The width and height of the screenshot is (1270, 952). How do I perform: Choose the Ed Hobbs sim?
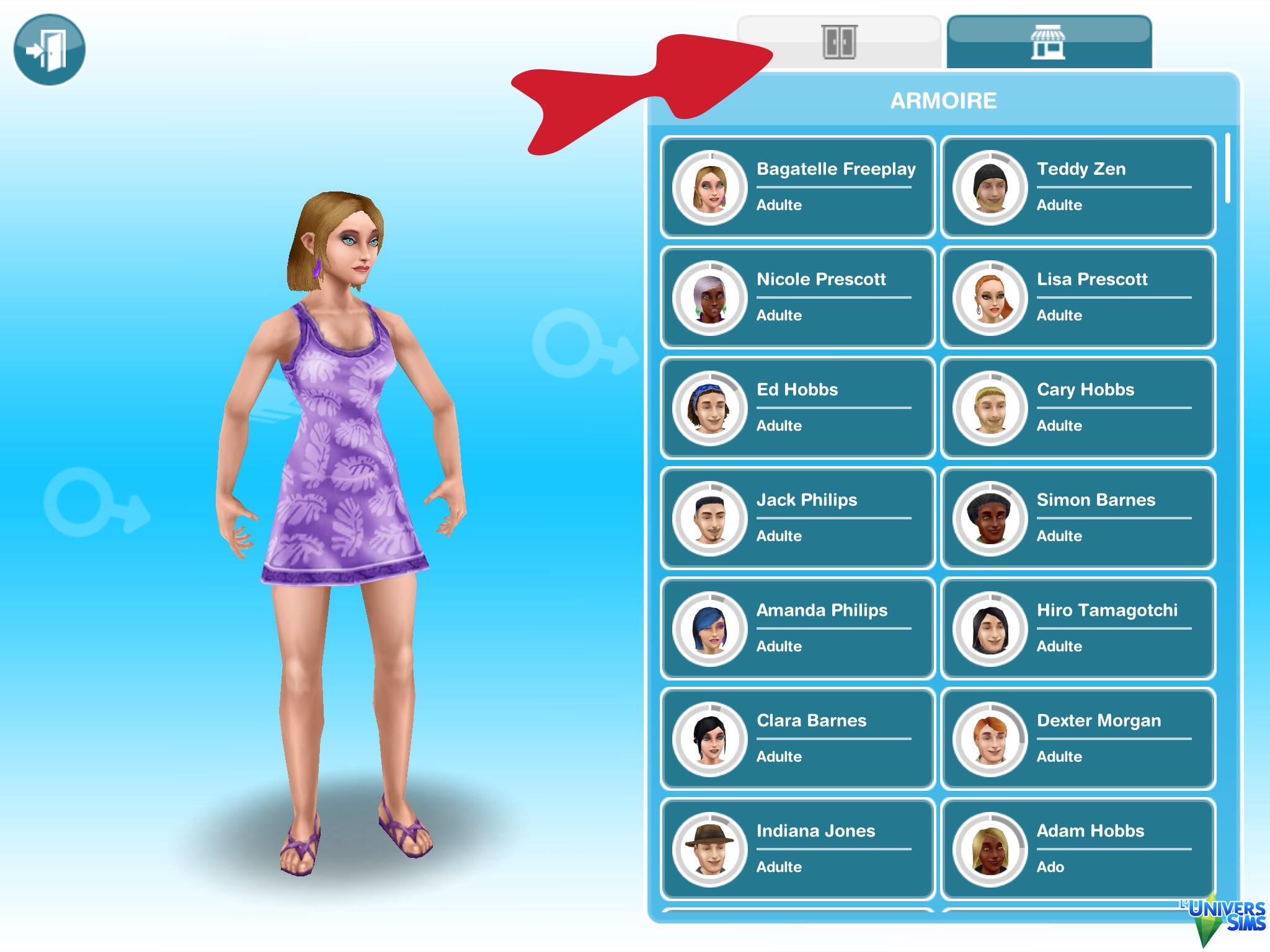(x=797, y=407)
